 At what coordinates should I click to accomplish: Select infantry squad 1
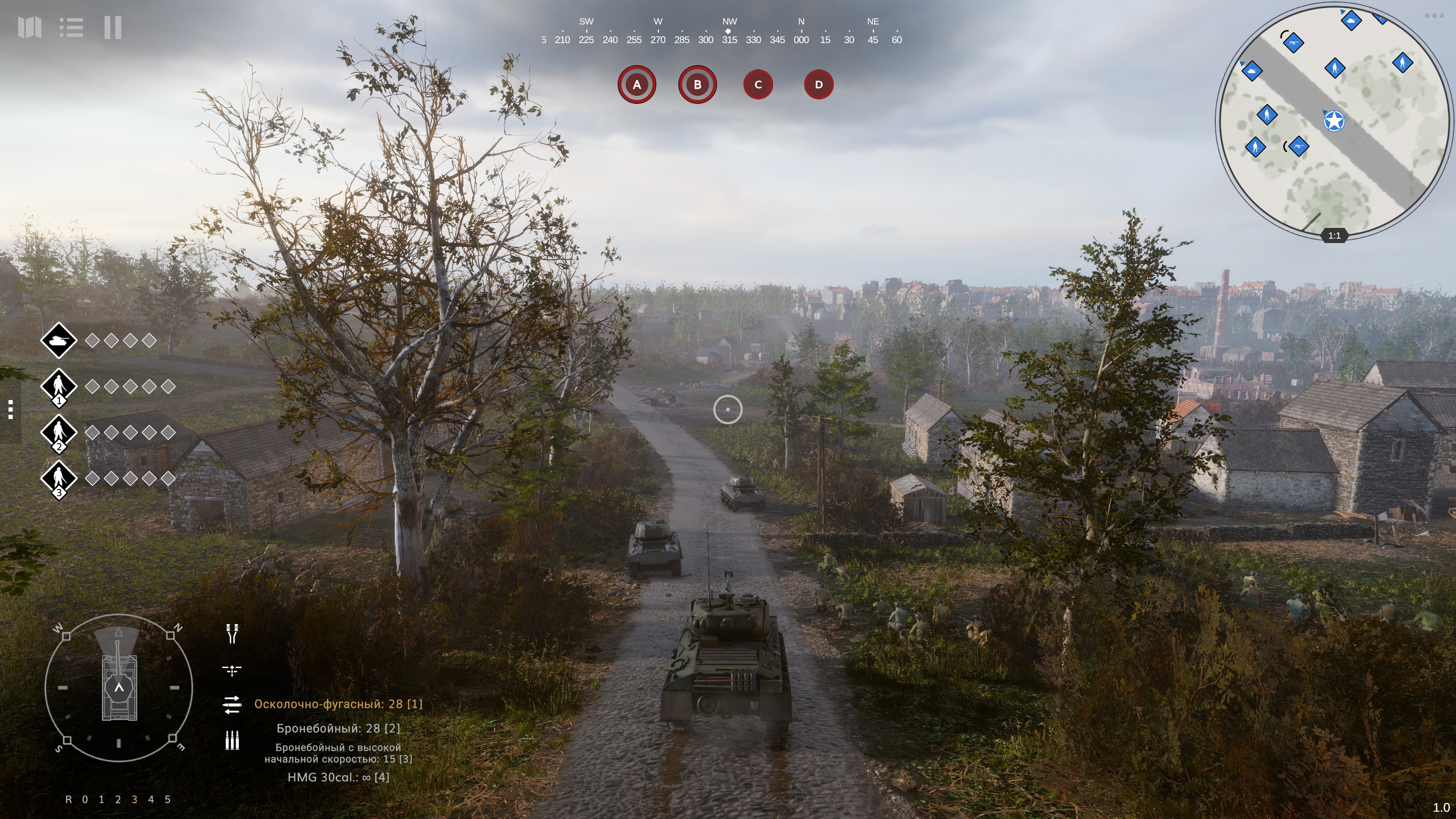click(59, 387)
